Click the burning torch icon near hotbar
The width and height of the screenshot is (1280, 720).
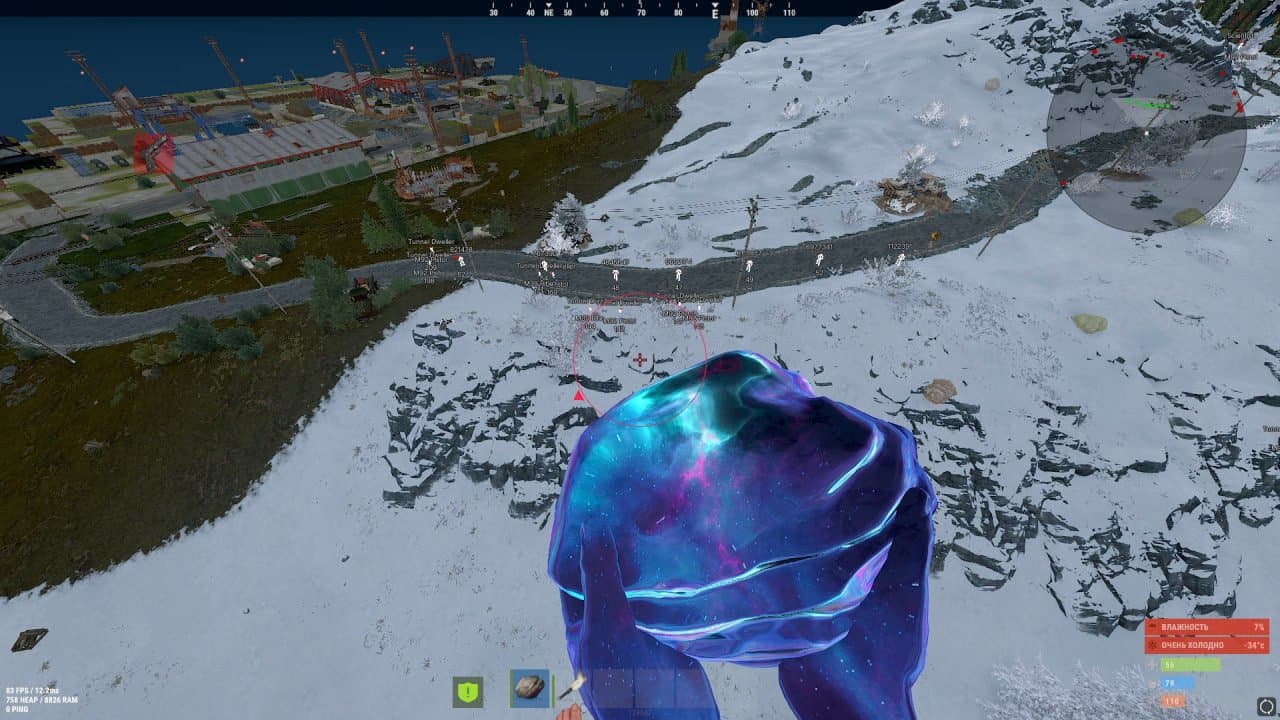[x=574, y=686]
